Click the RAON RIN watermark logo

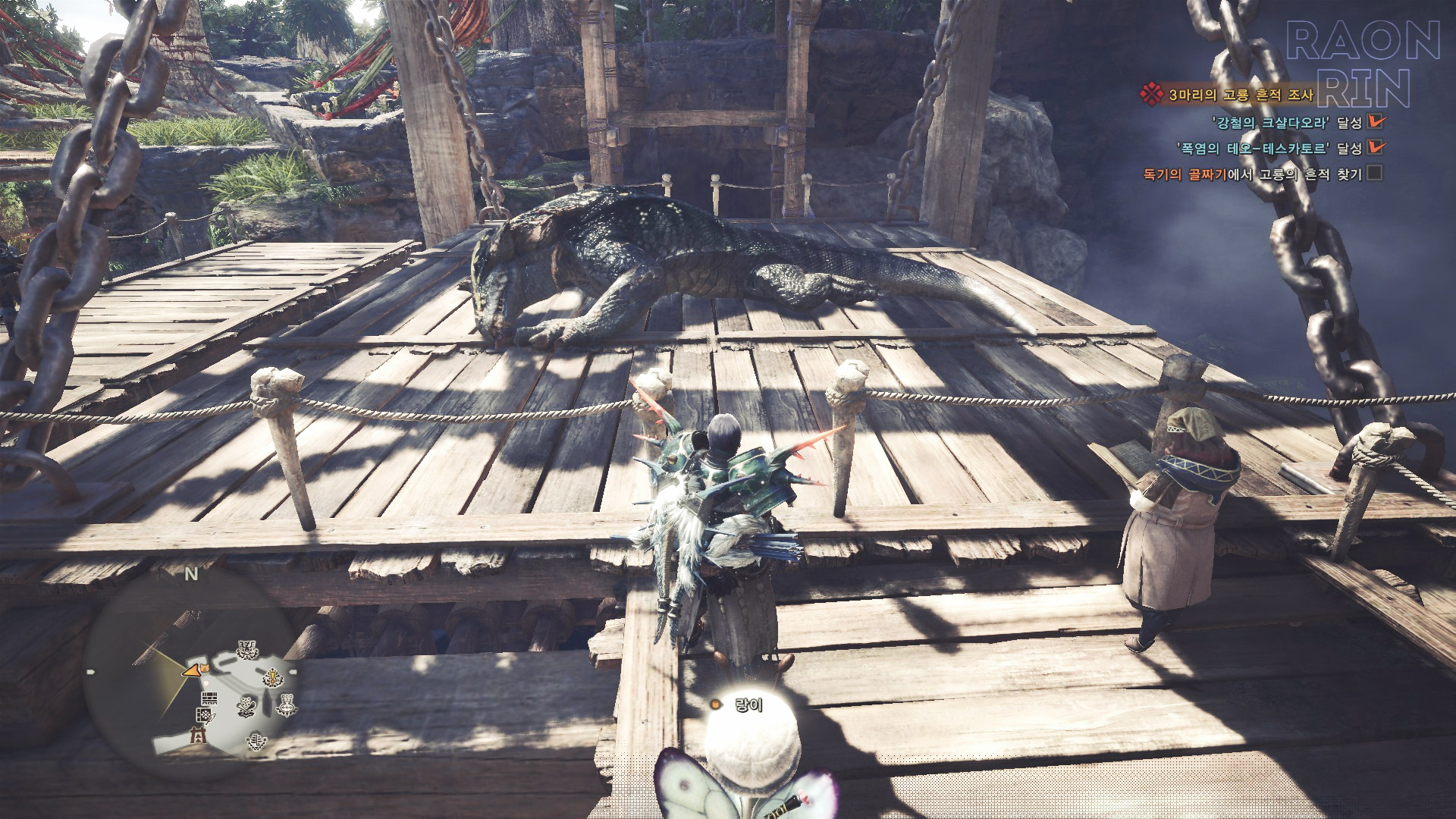pos(1363,64)
